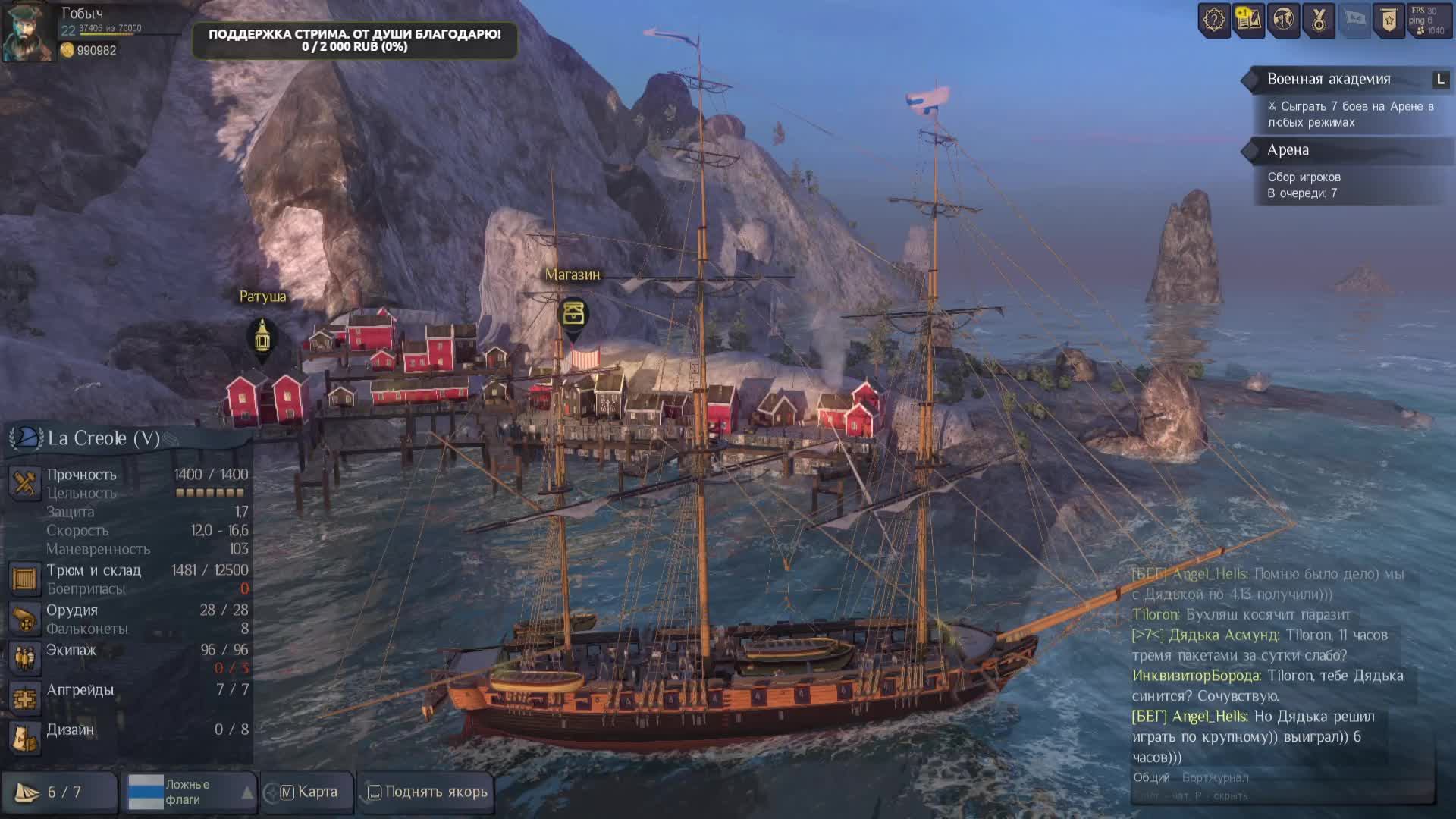
Task: Open the hull repair crossed-tools icon
Action: click(25, 483)
